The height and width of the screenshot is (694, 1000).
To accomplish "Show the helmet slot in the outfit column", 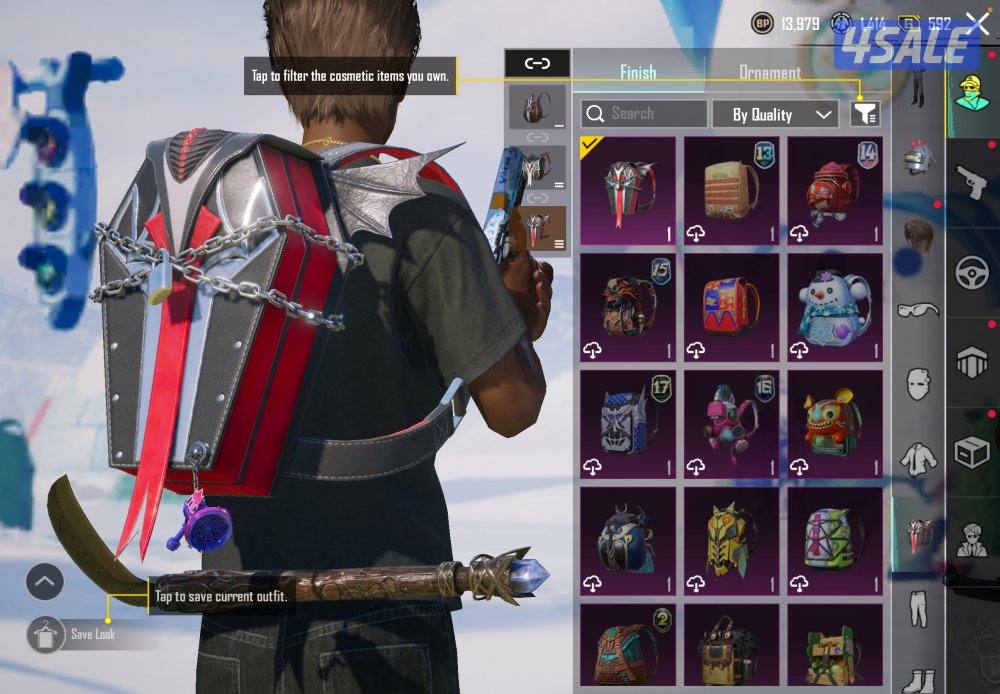I will tap(918, 157).
